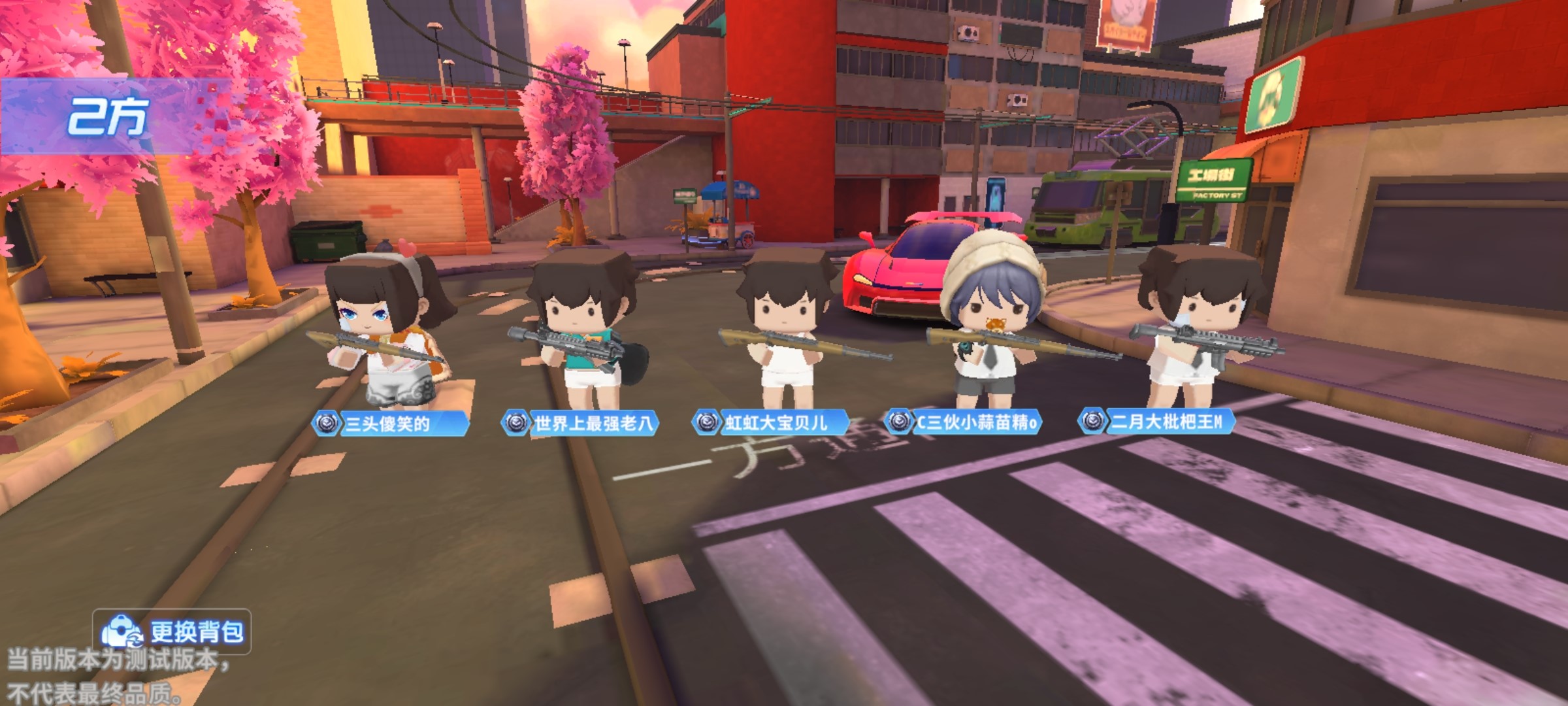Viewport: 1568px width, 706px height.
Task: Select player name tag C三伙小蒜苗精
Action: pos(964,422)
